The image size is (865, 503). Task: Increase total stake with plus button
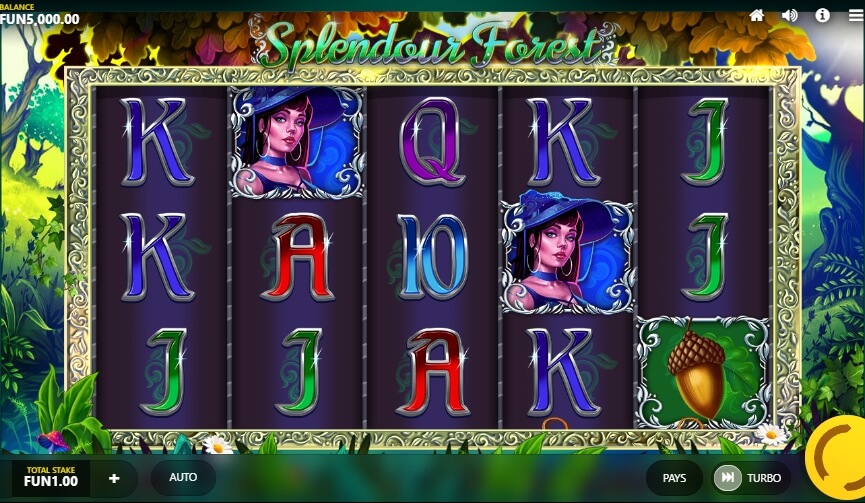point(114,478)
